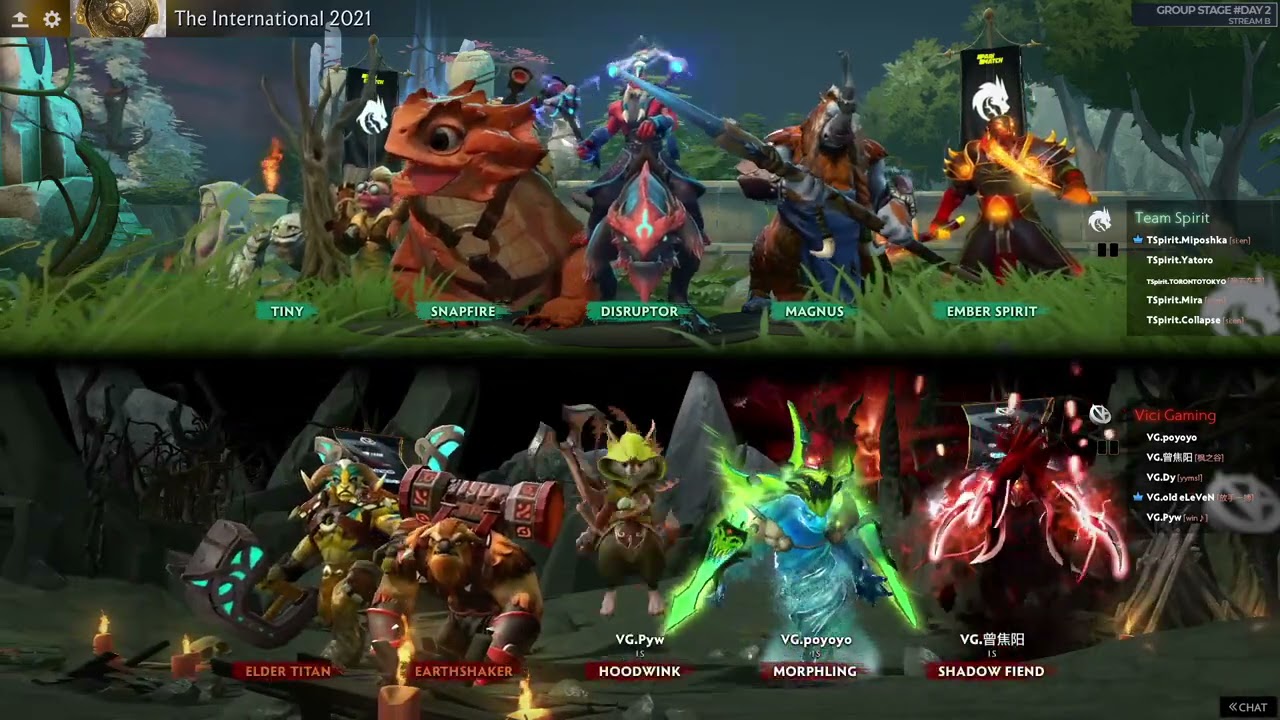This screenshot has width=1280, height=720.
Task: Click VG.old eLeVeN player row
Action: pos(1180,497)
